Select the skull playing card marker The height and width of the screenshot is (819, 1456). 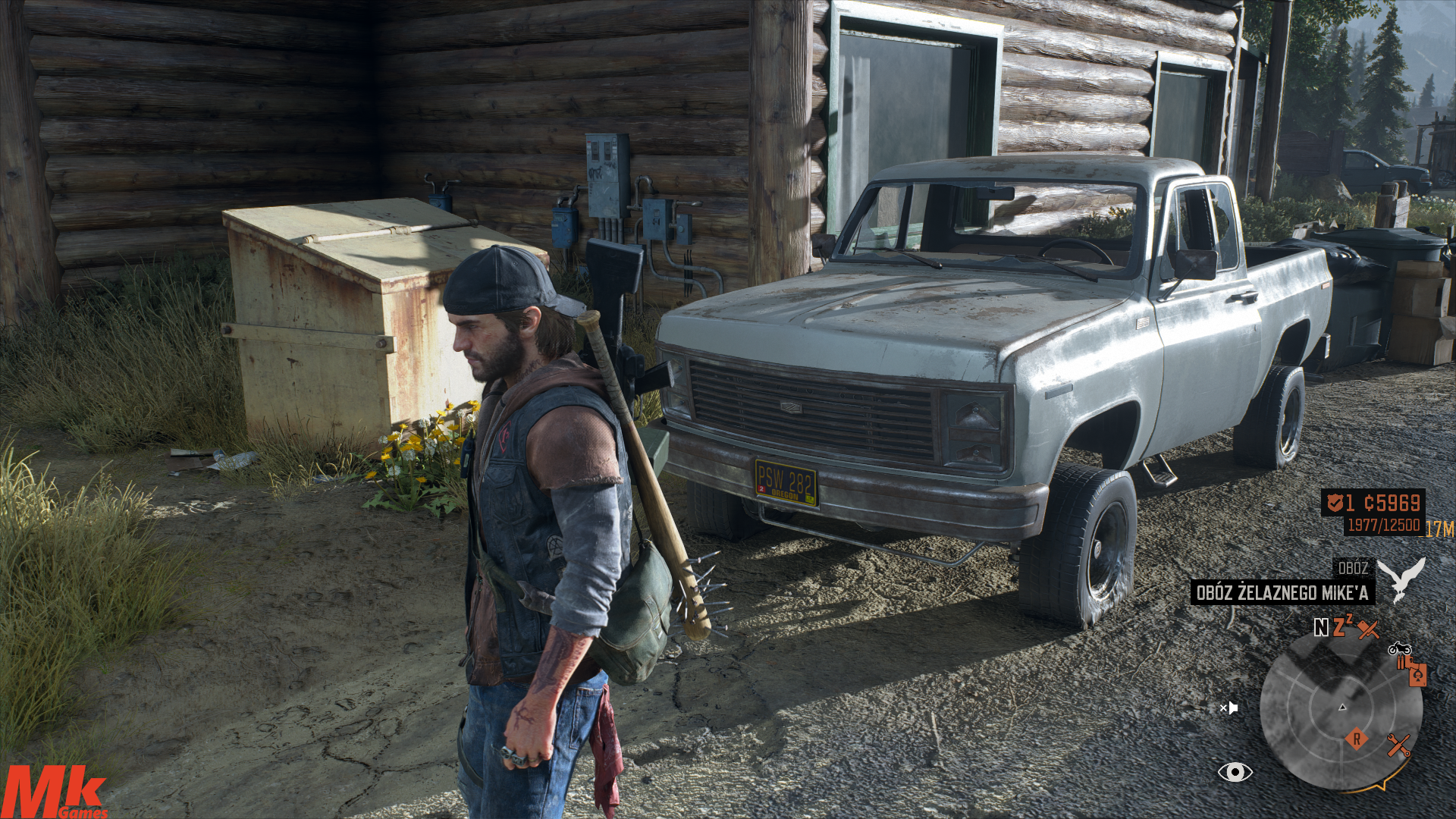coord(1417,674)
